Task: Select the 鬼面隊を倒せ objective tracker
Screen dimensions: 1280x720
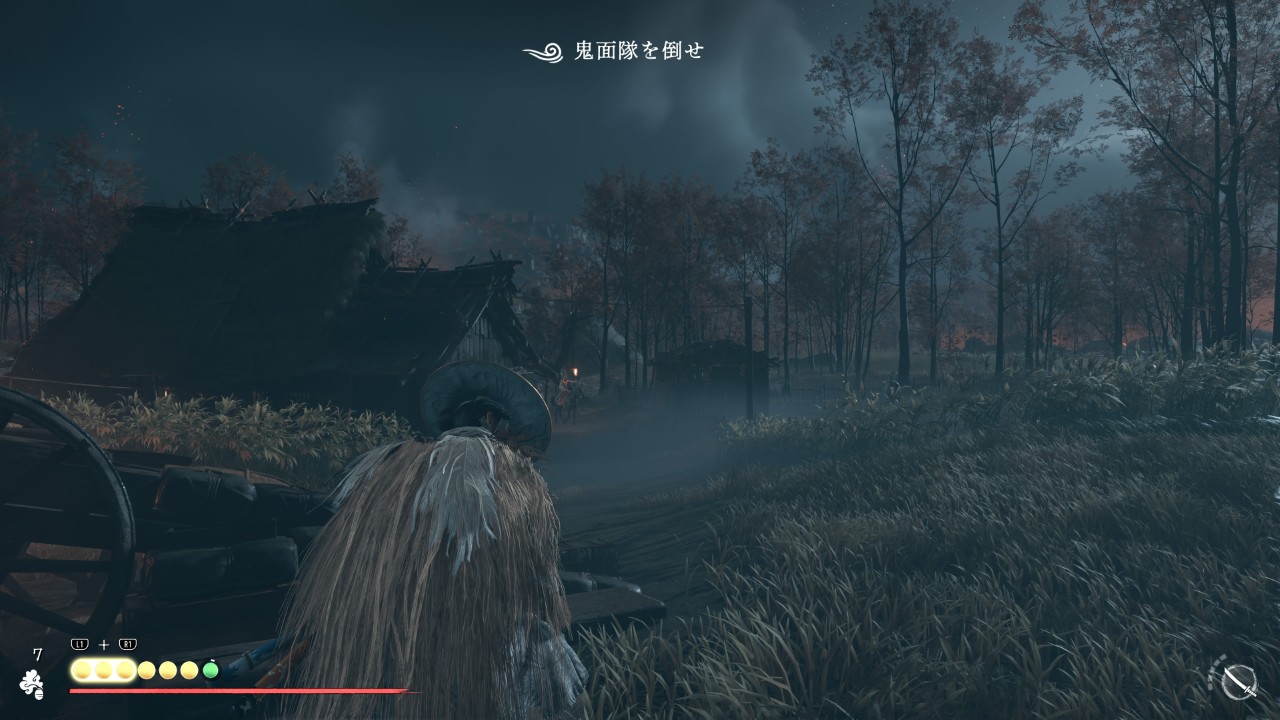Action: pyautogui.click(x=614, y=51)
